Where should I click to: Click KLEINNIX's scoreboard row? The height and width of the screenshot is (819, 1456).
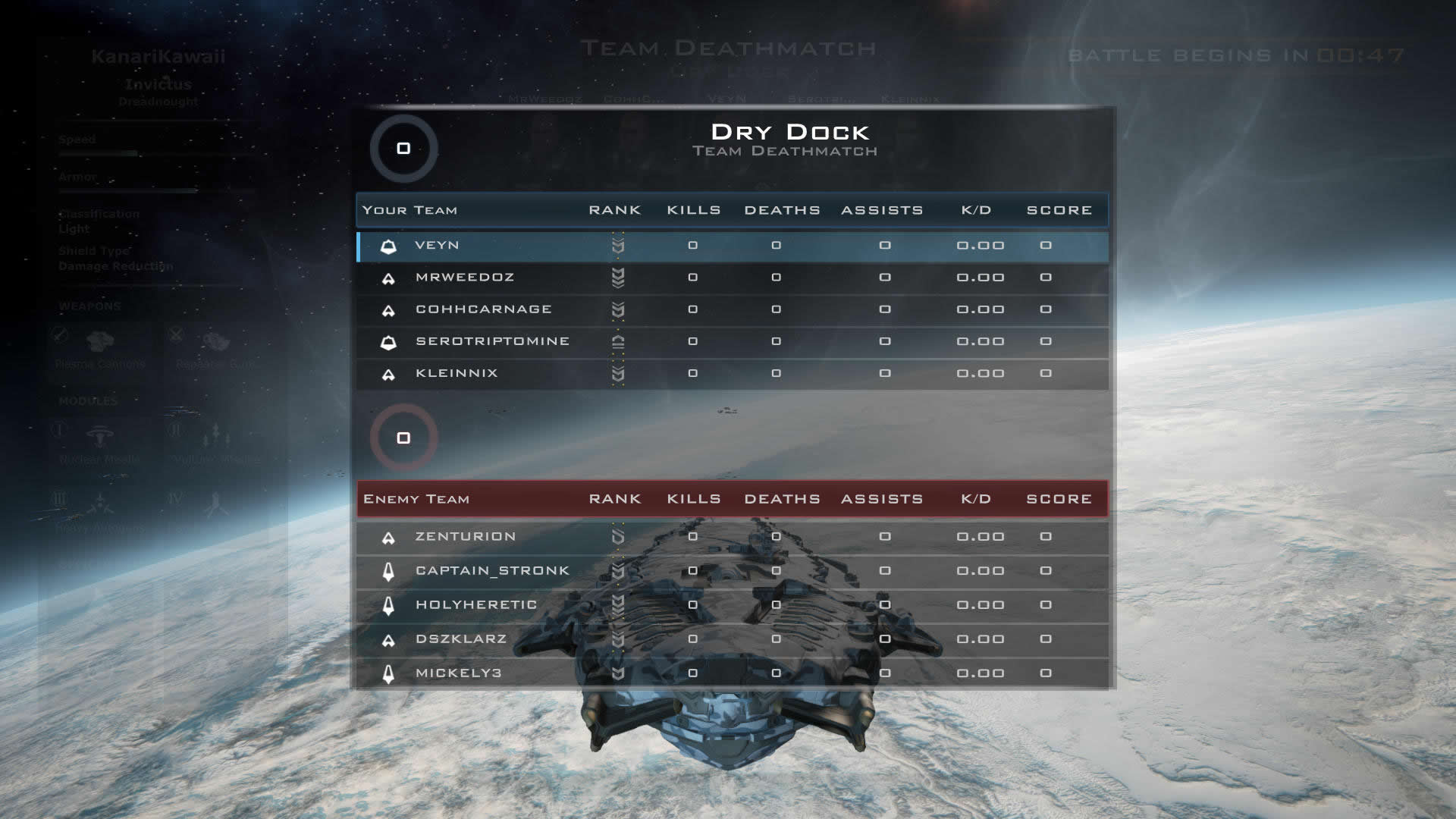pyautogui.click(x=457, y=373)
